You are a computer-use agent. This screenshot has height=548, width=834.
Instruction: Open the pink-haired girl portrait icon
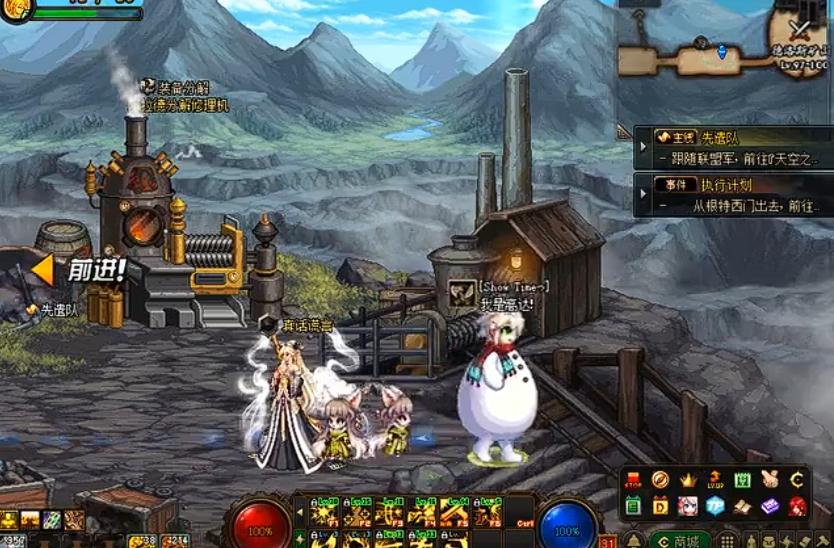(688, 506)
